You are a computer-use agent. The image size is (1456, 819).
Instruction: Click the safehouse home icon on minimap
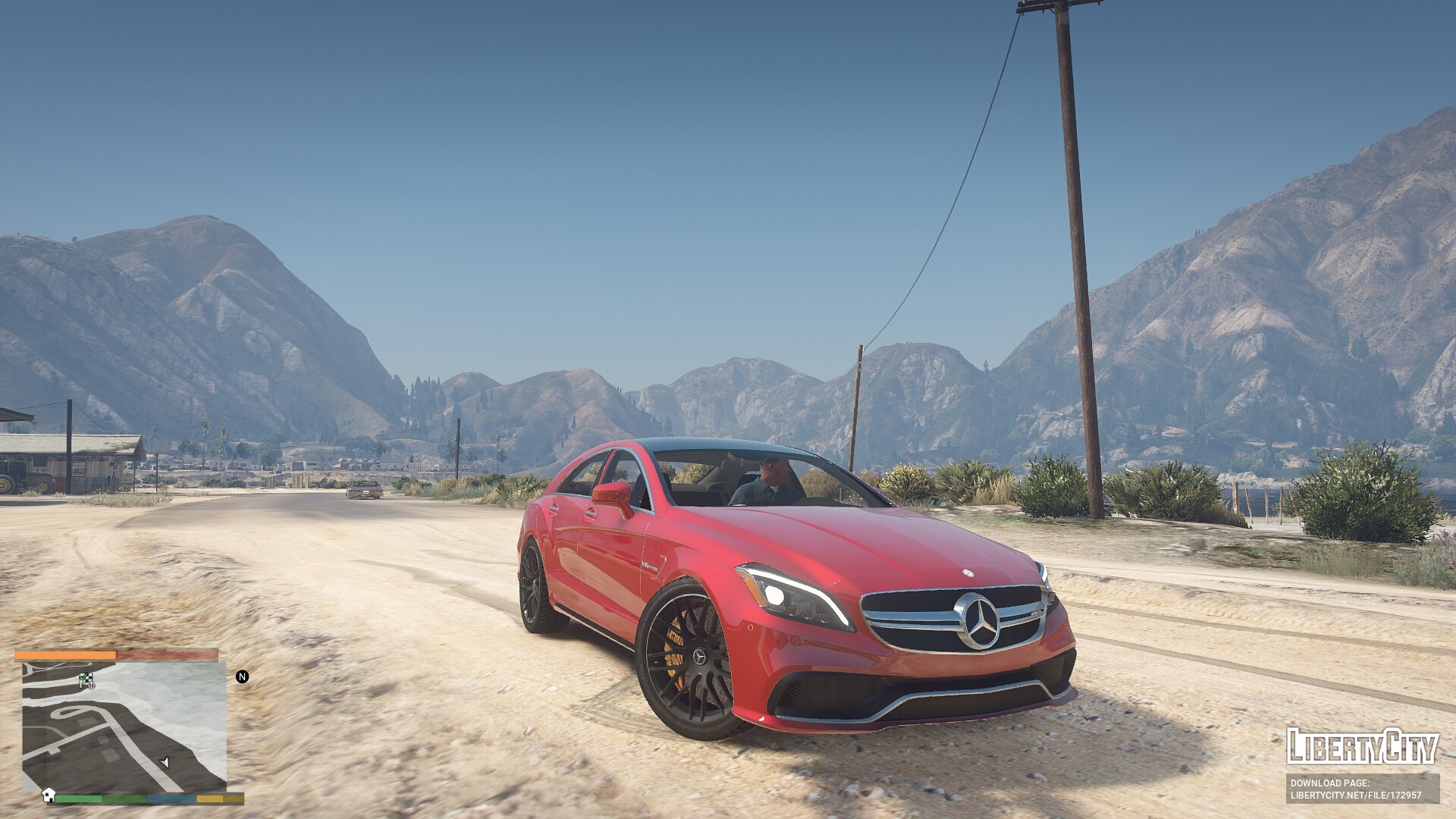49,794
